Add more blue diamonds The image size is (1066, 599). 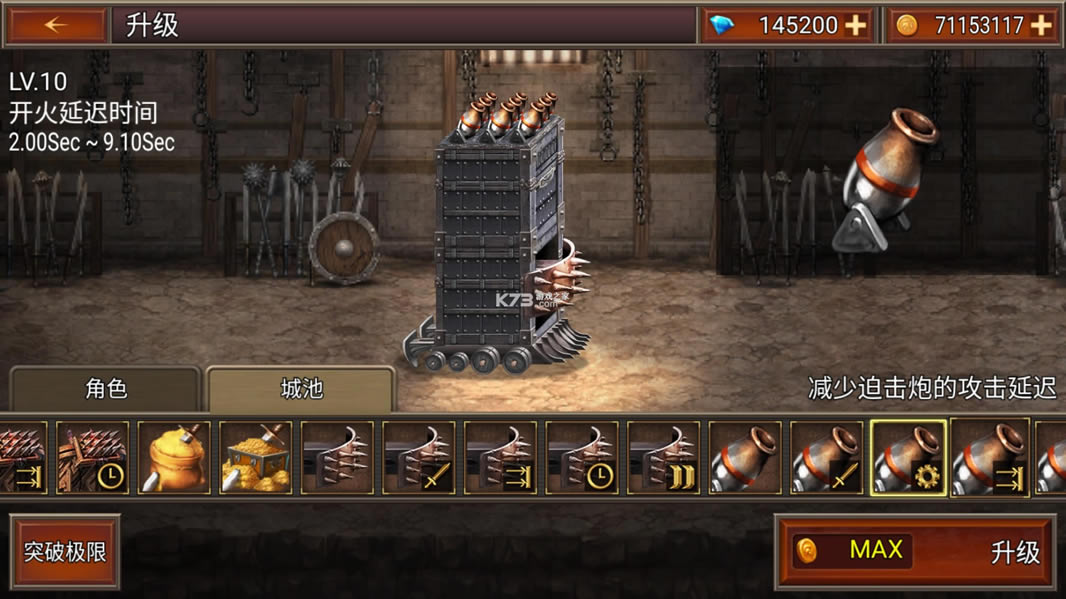(856, 26)
